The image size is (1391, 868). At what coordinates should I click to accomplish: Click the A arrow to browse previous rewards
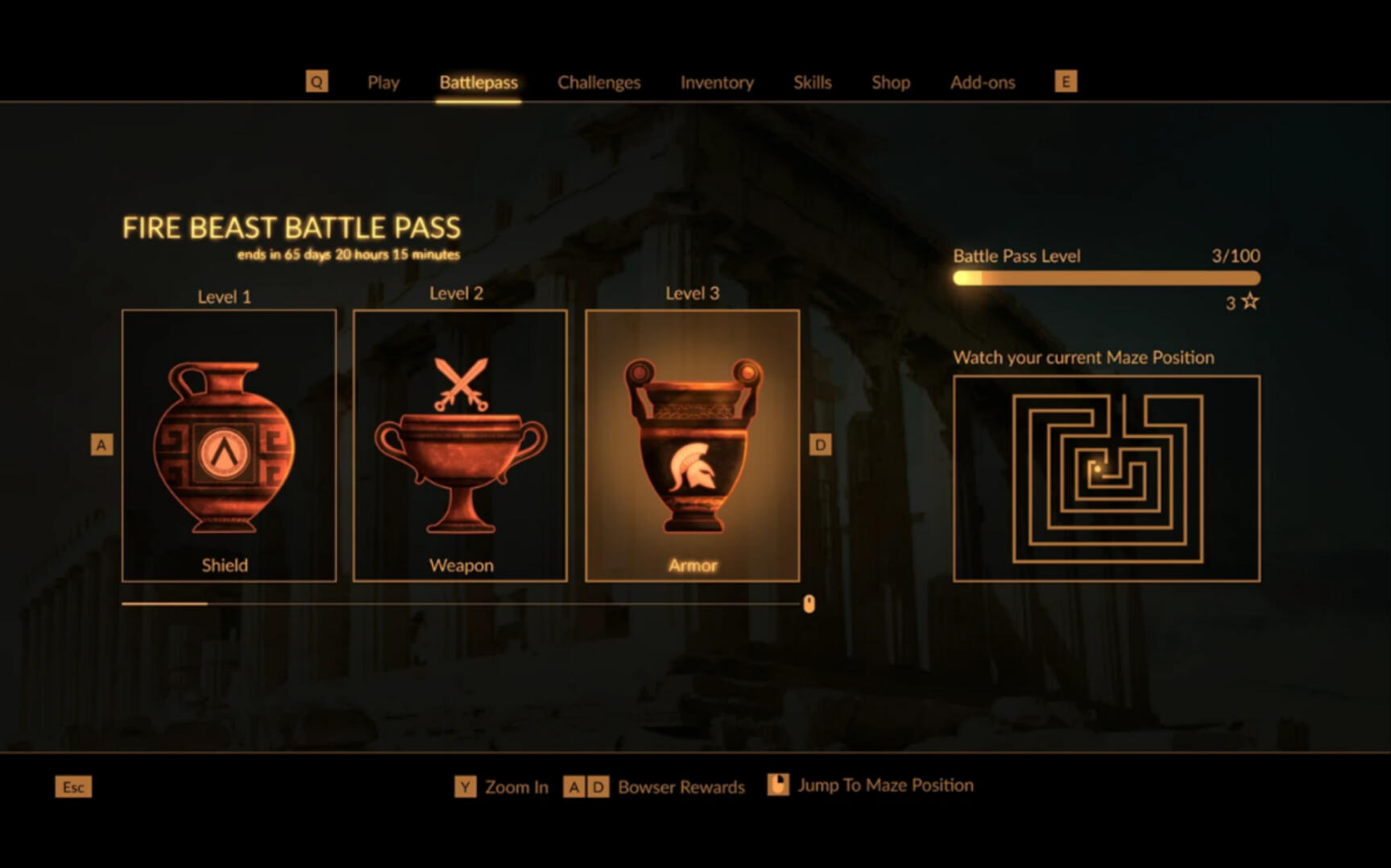tap(101, 444)
